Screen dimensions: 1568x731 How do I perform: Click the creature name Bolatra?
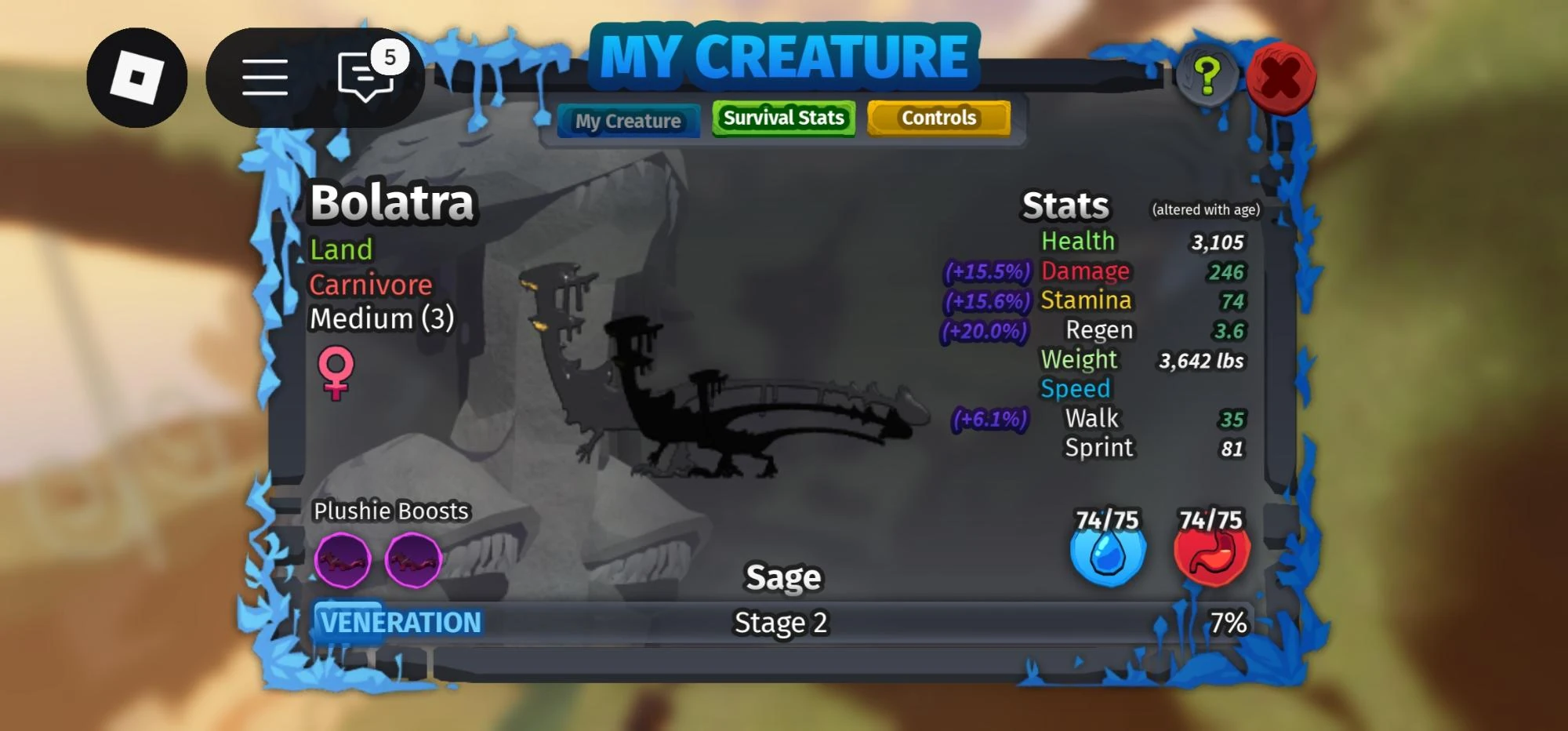[392, 202]
